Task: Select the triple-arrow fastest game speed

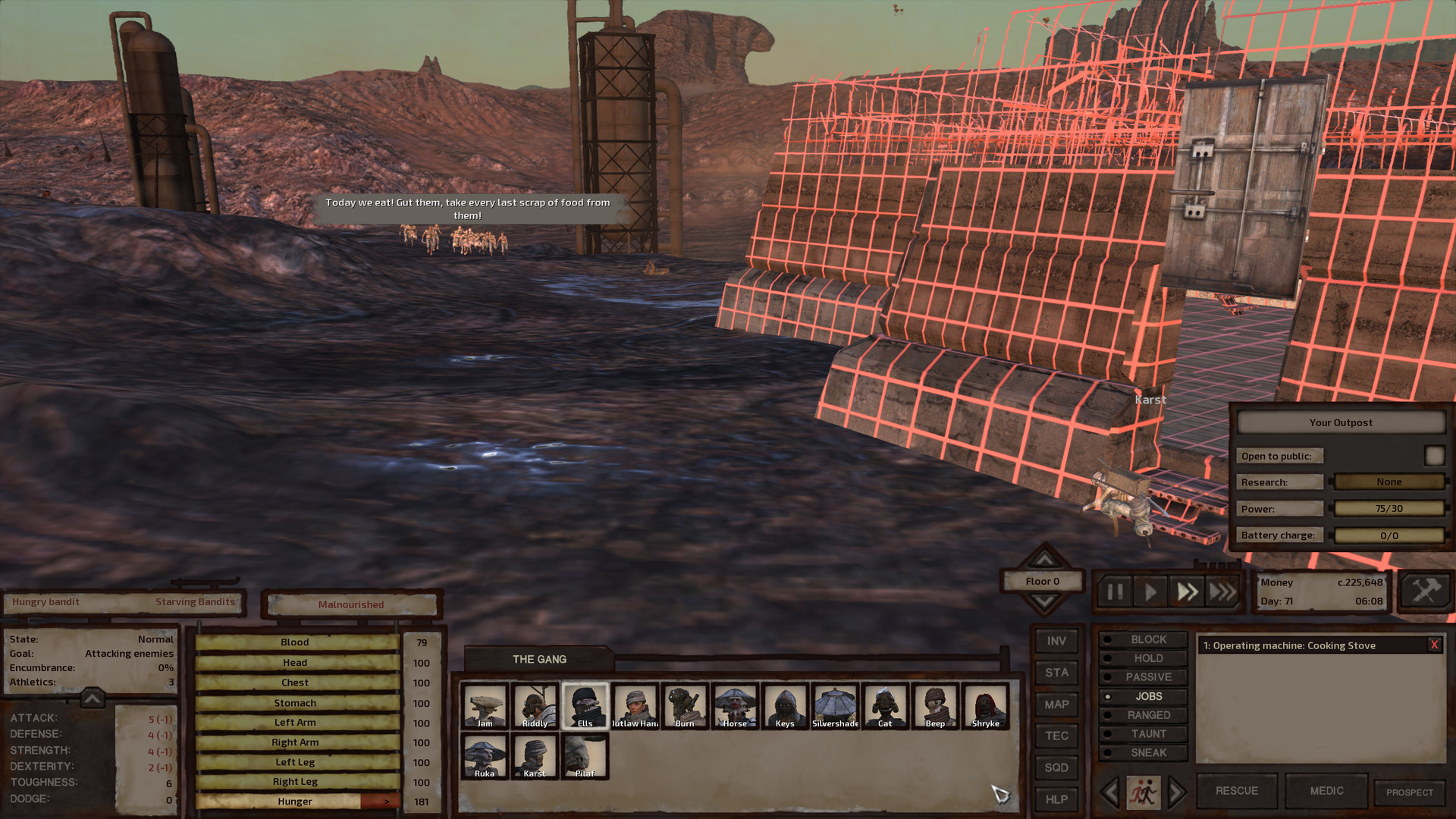Action: [x=1222, y=591]
